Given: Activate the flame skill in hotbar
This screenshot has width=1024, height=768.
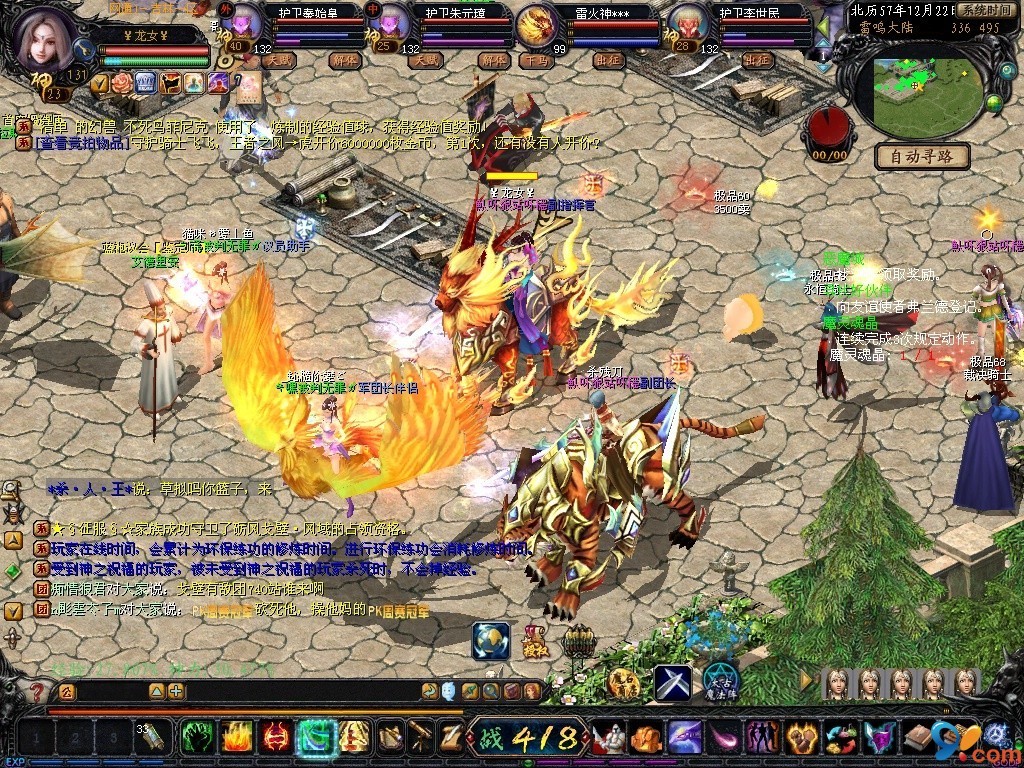Looking at the screenshot, I should point(235,738).
